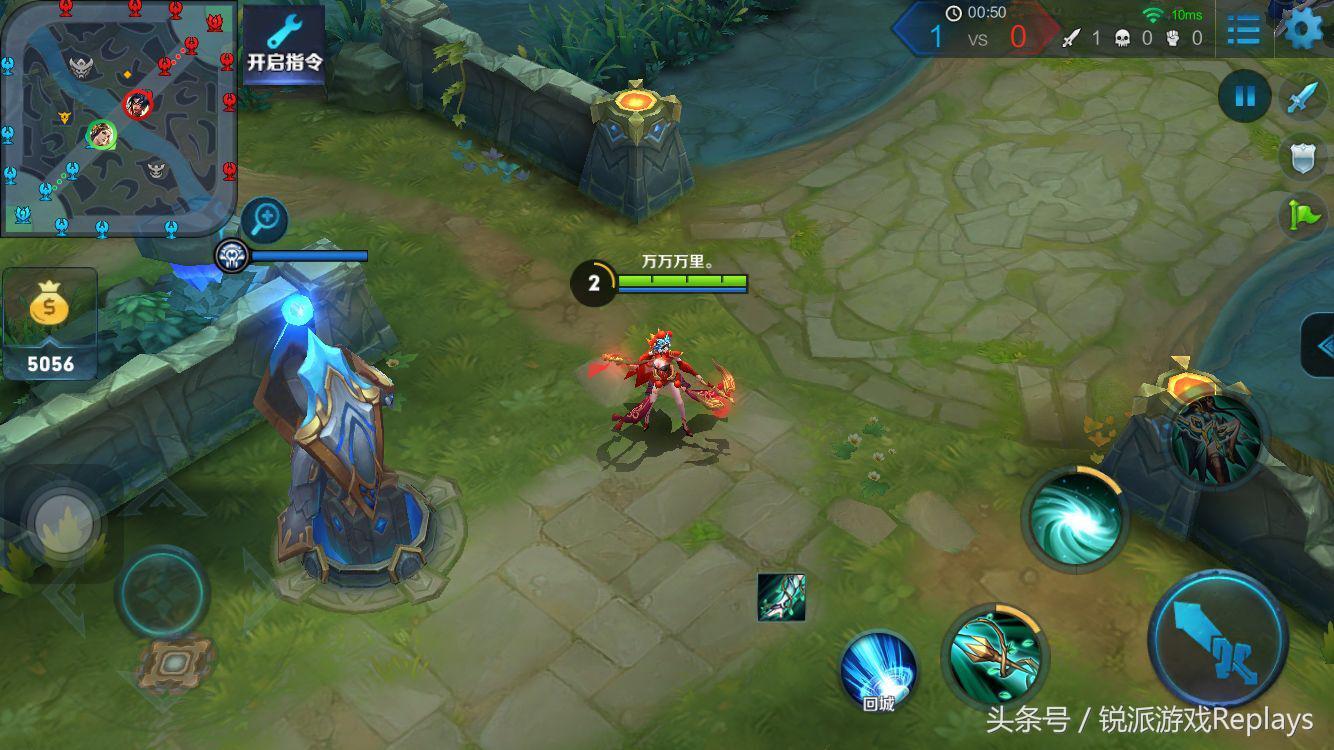
Task: Tap the movement joystick pad
Action: click(162, 591)
